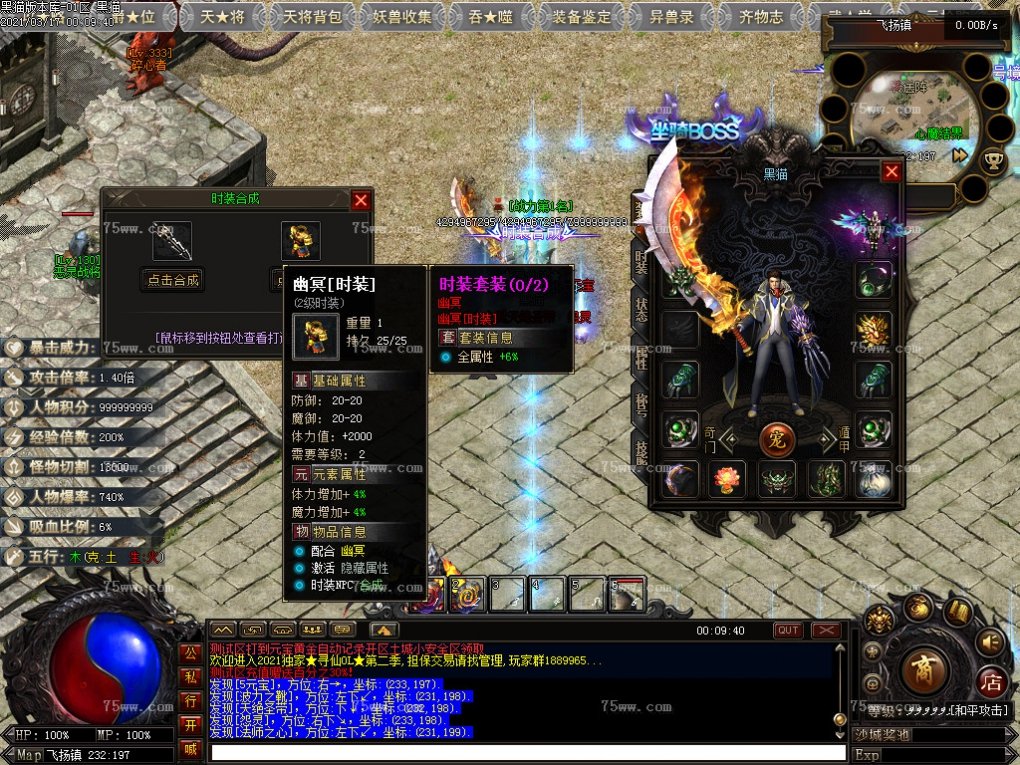
Task: Open the 装备鉴定 menu
Action: click(582, 16)
